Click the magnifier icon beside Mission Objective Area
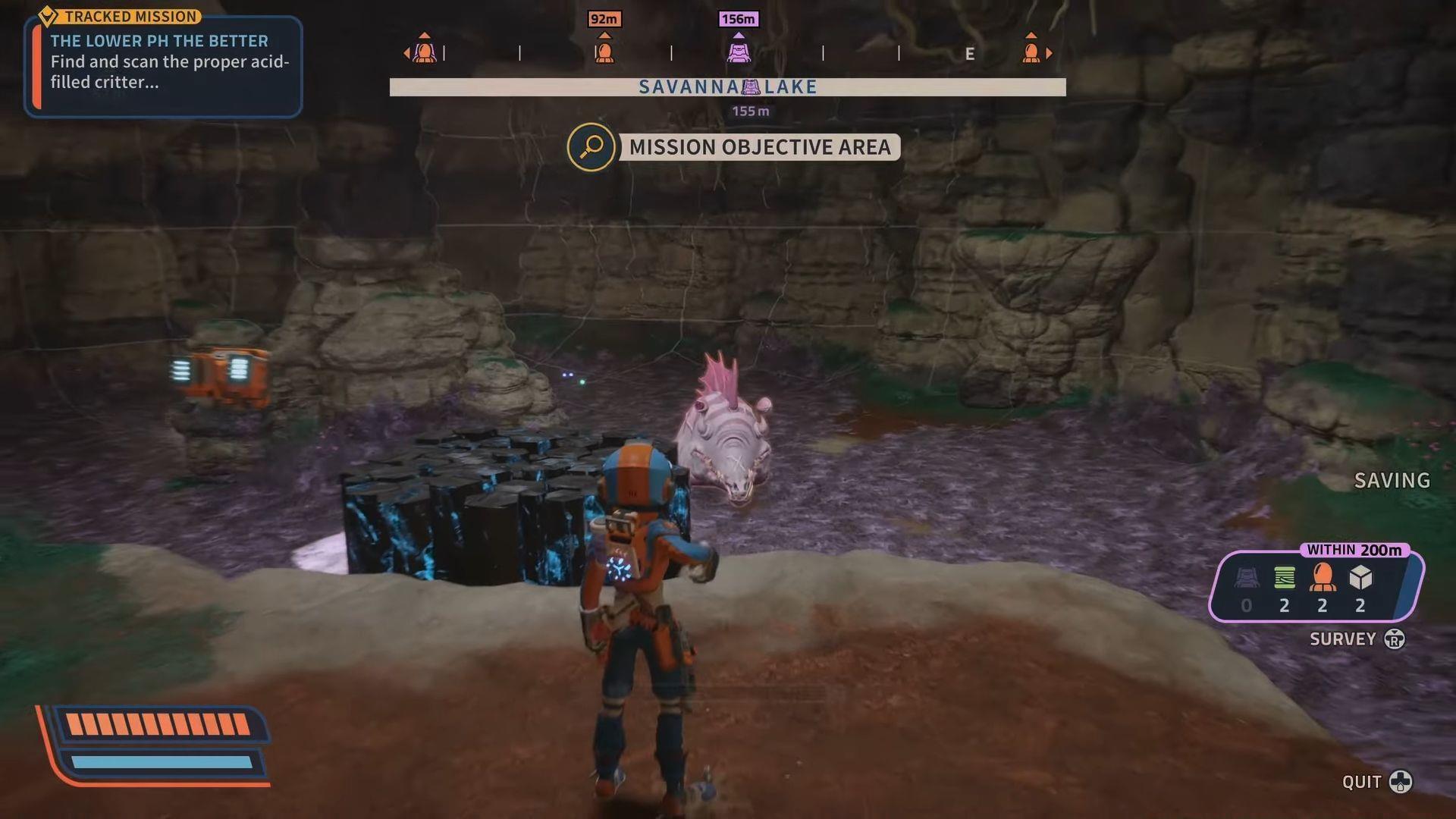1456x819 pixels. [x=591, y=147]
